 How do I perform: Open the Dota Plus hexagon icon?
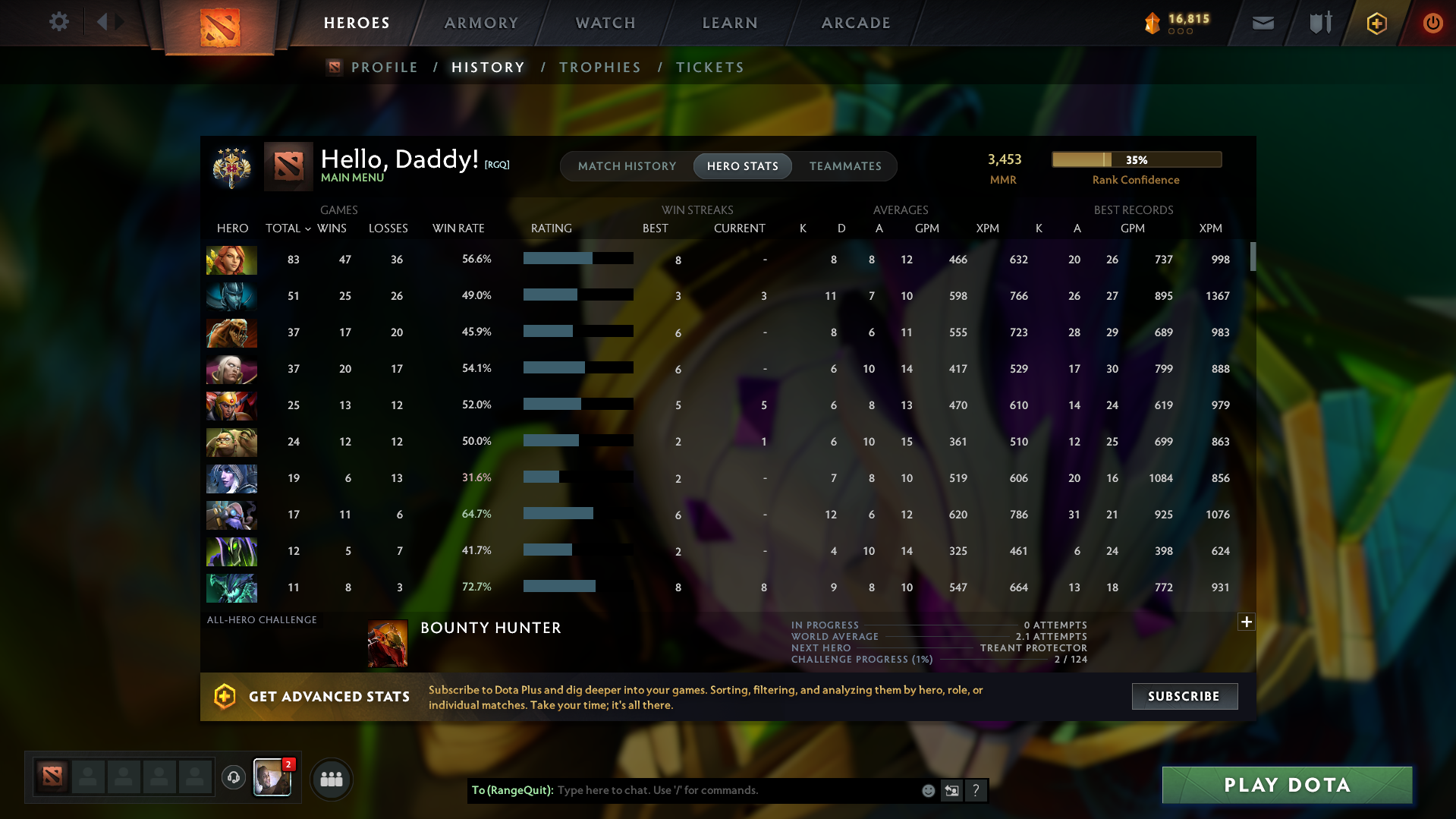[x=1376, y=23]
